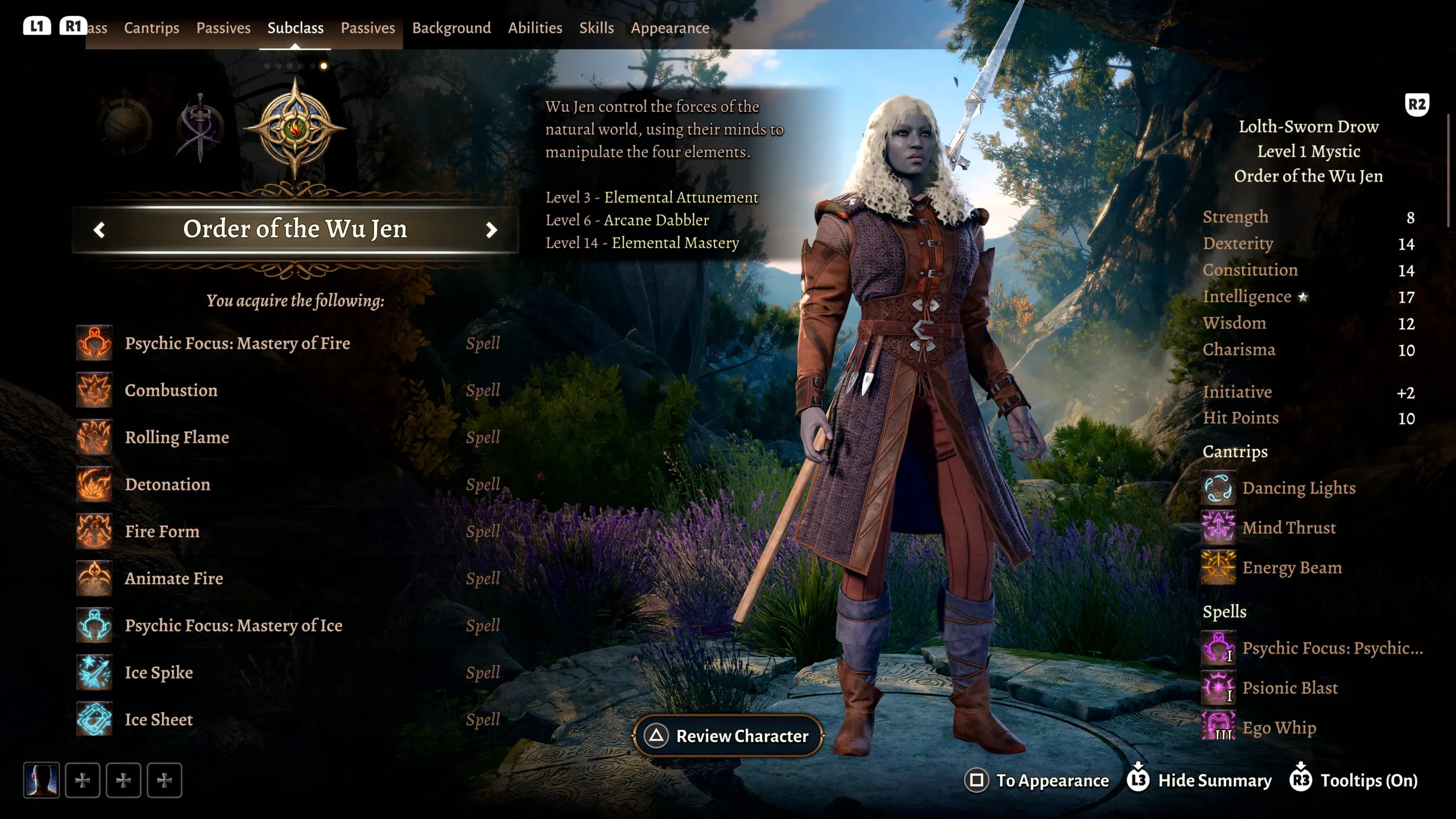This screenshot has height=819, width=1456.
Task: Click the Fire Form spell icon
Action: pos(94,531)
